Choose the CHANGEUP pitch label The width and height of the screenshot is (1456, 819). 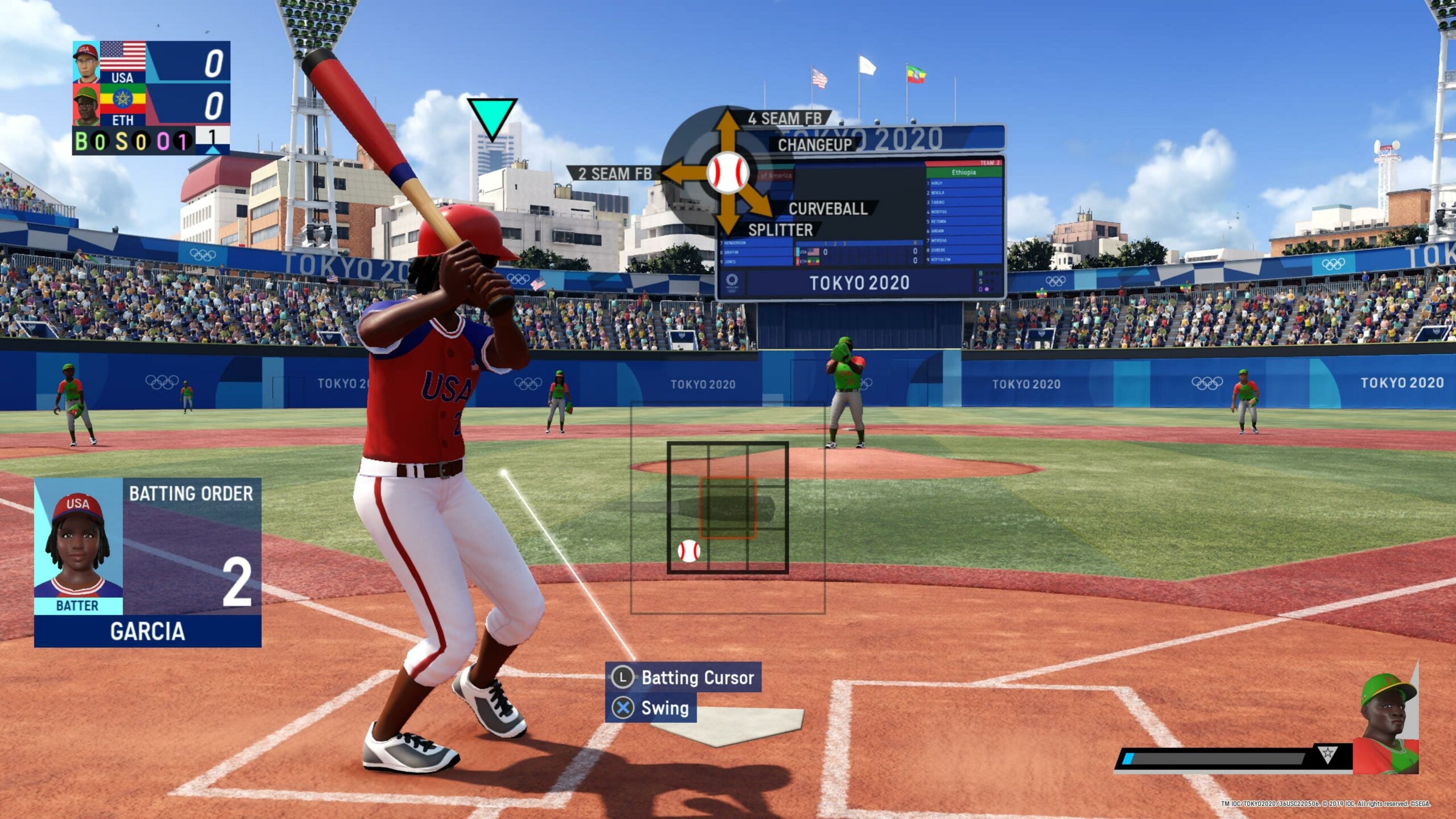coord(814,145)
